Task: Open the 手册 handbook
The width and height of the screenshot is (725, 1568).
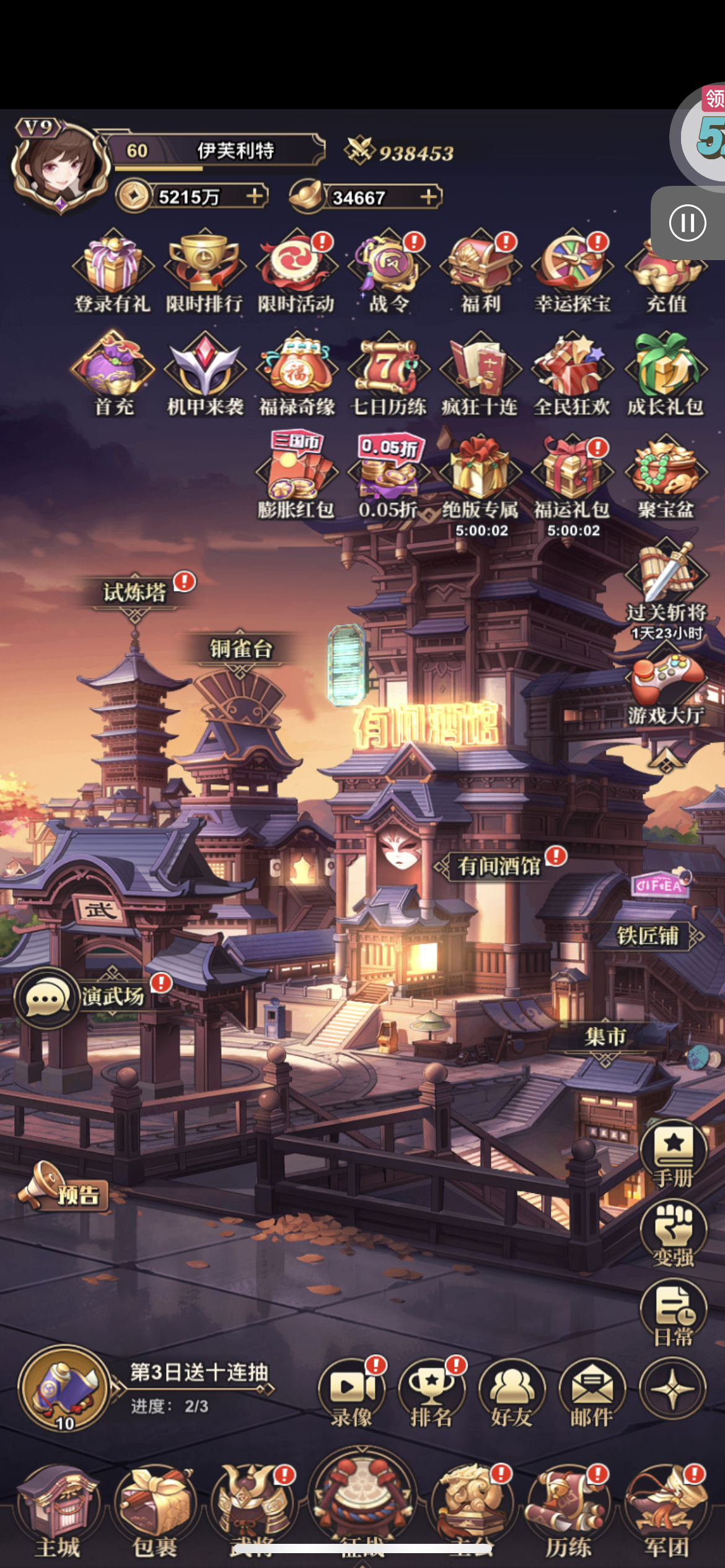Action: (673, 1153)
